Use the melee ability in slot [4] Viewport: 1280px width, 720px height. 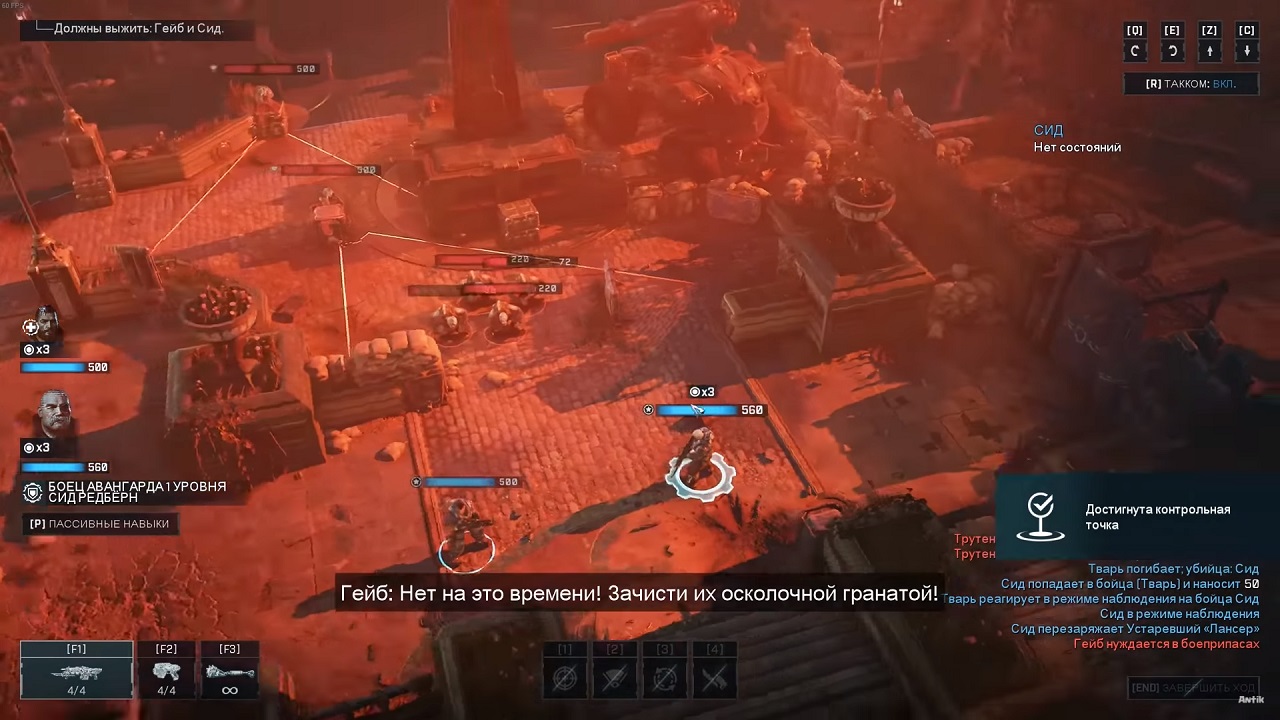pyautogui.click(x=715, y=676)
